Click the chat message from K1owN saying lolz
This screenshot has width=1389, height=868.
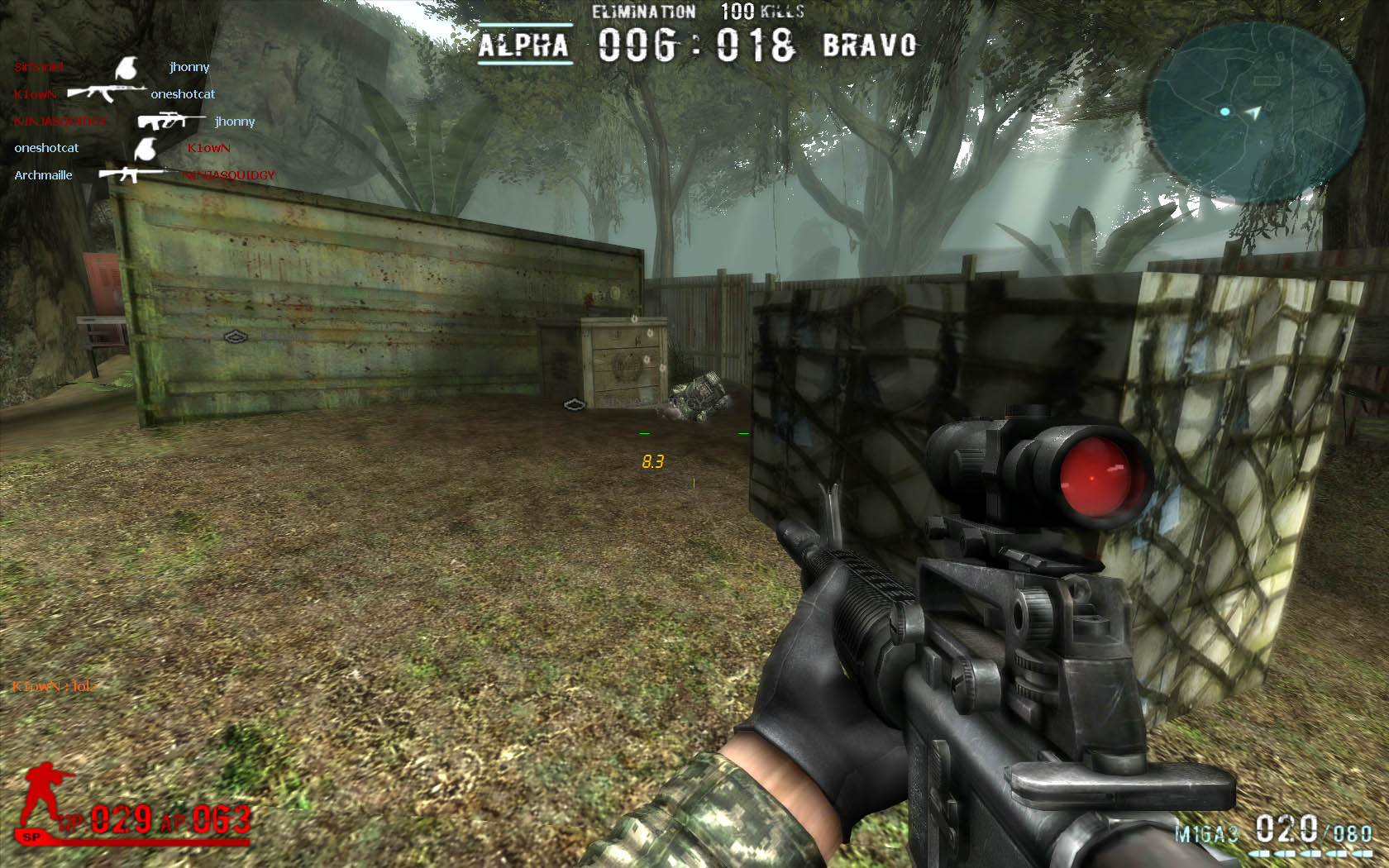click(x=55, y=687)
